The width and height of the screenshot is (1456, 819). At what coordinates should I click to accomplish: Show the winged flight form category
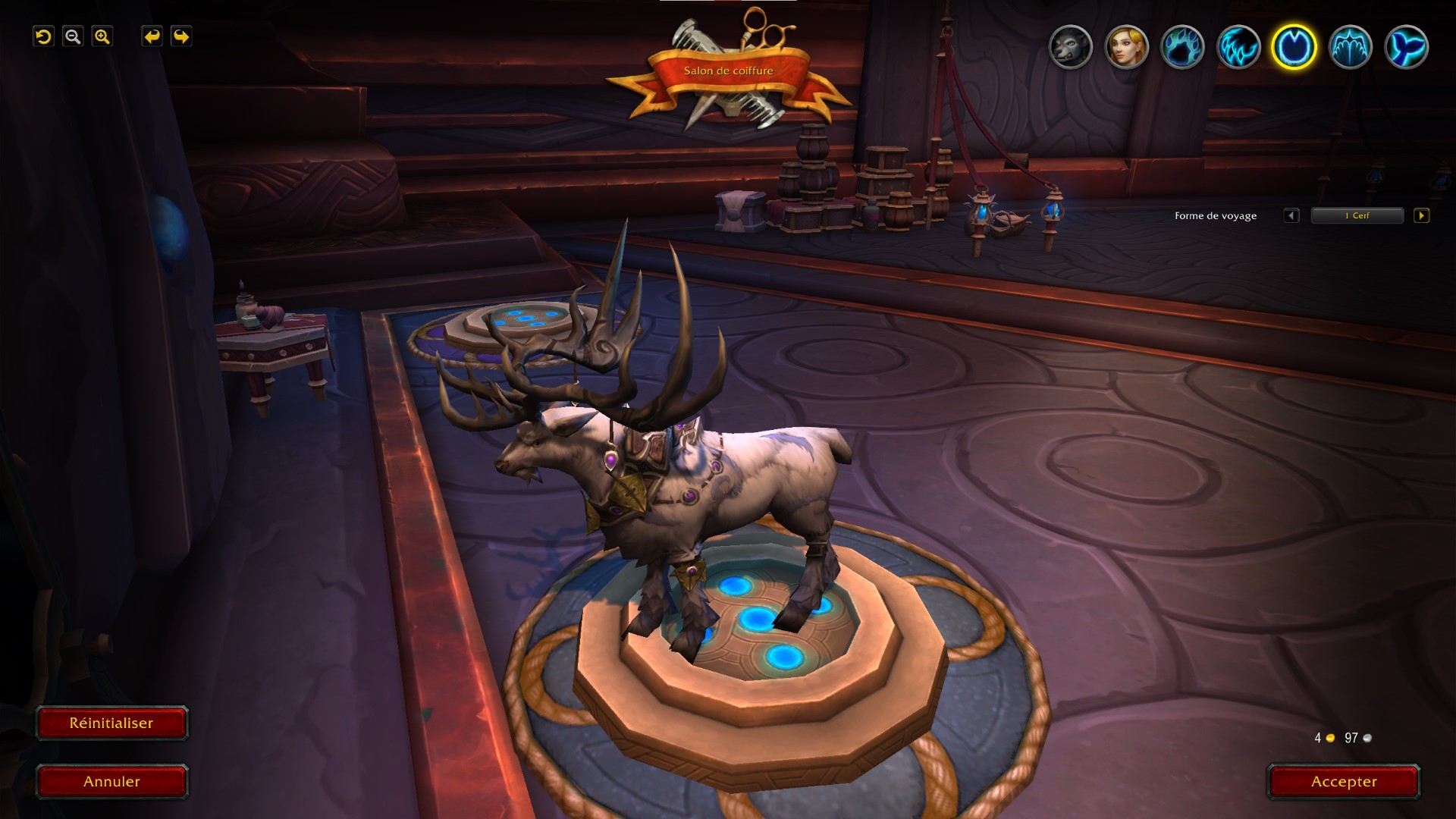pos(1350,47)
